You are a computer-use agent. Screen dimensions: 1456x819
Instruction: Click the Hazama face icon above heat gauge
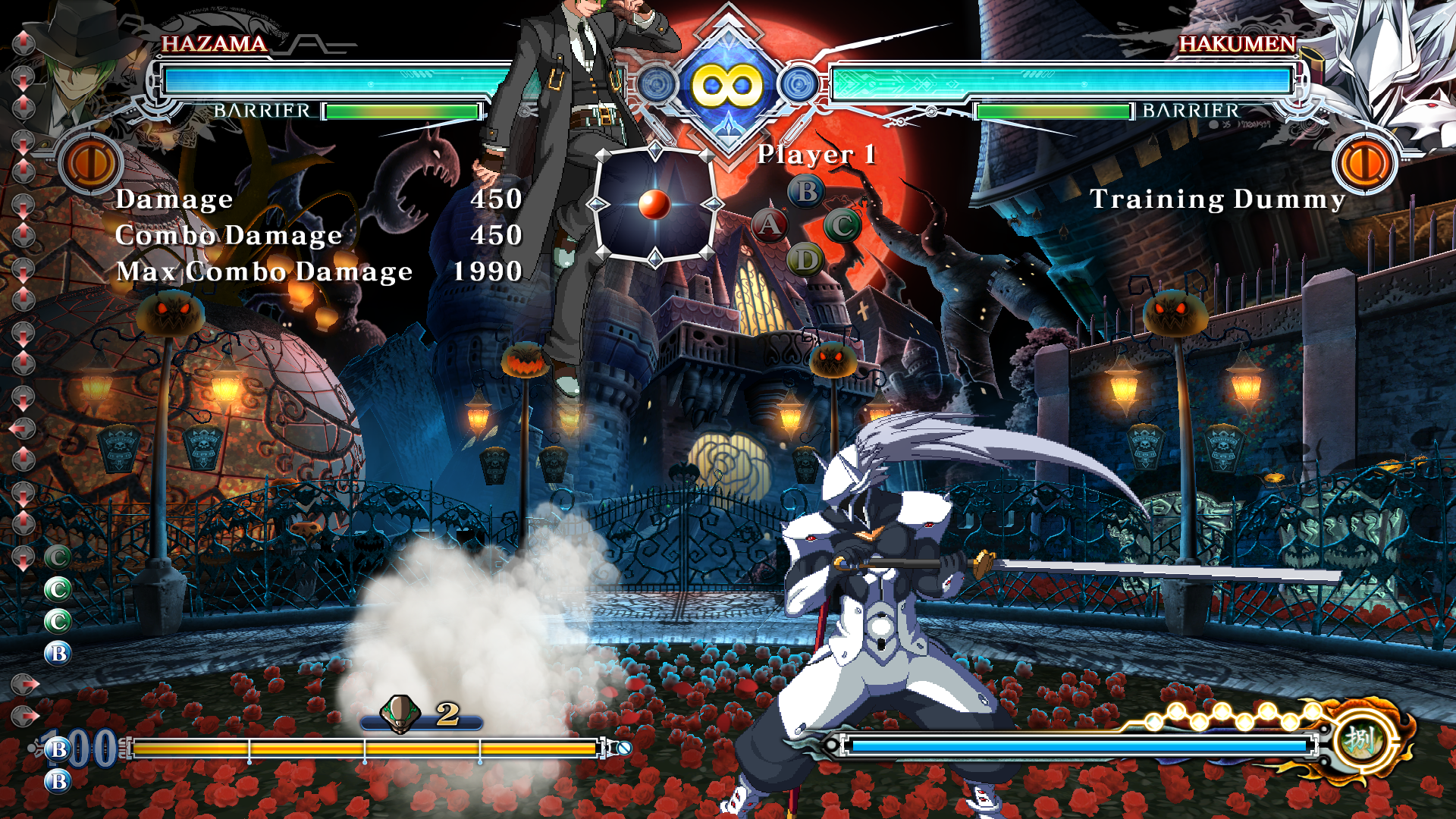click(x=400, y=714)
